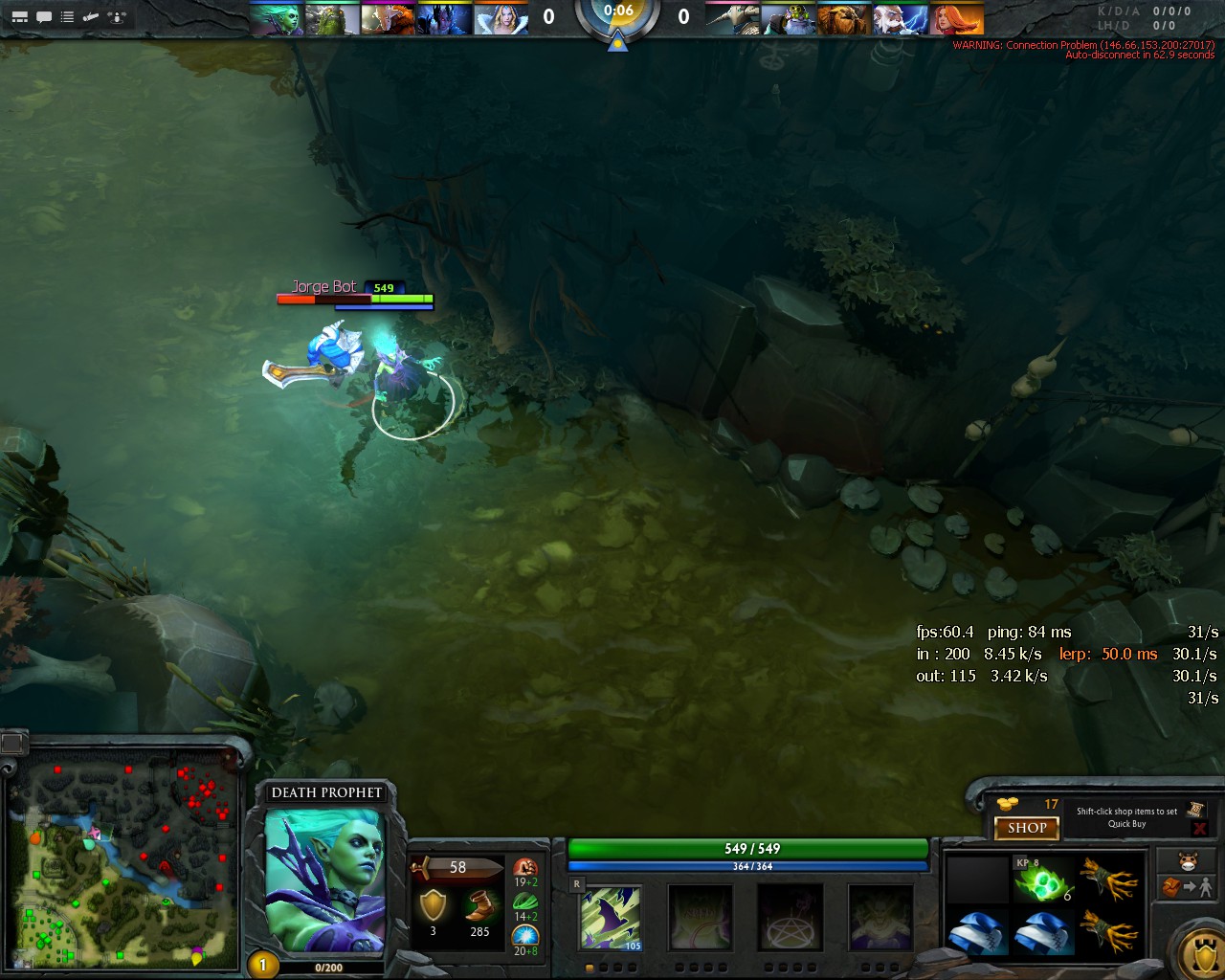
Task: Click the sticky item scroll icon
Action: pyautogui.click(x=1195, y=810)
